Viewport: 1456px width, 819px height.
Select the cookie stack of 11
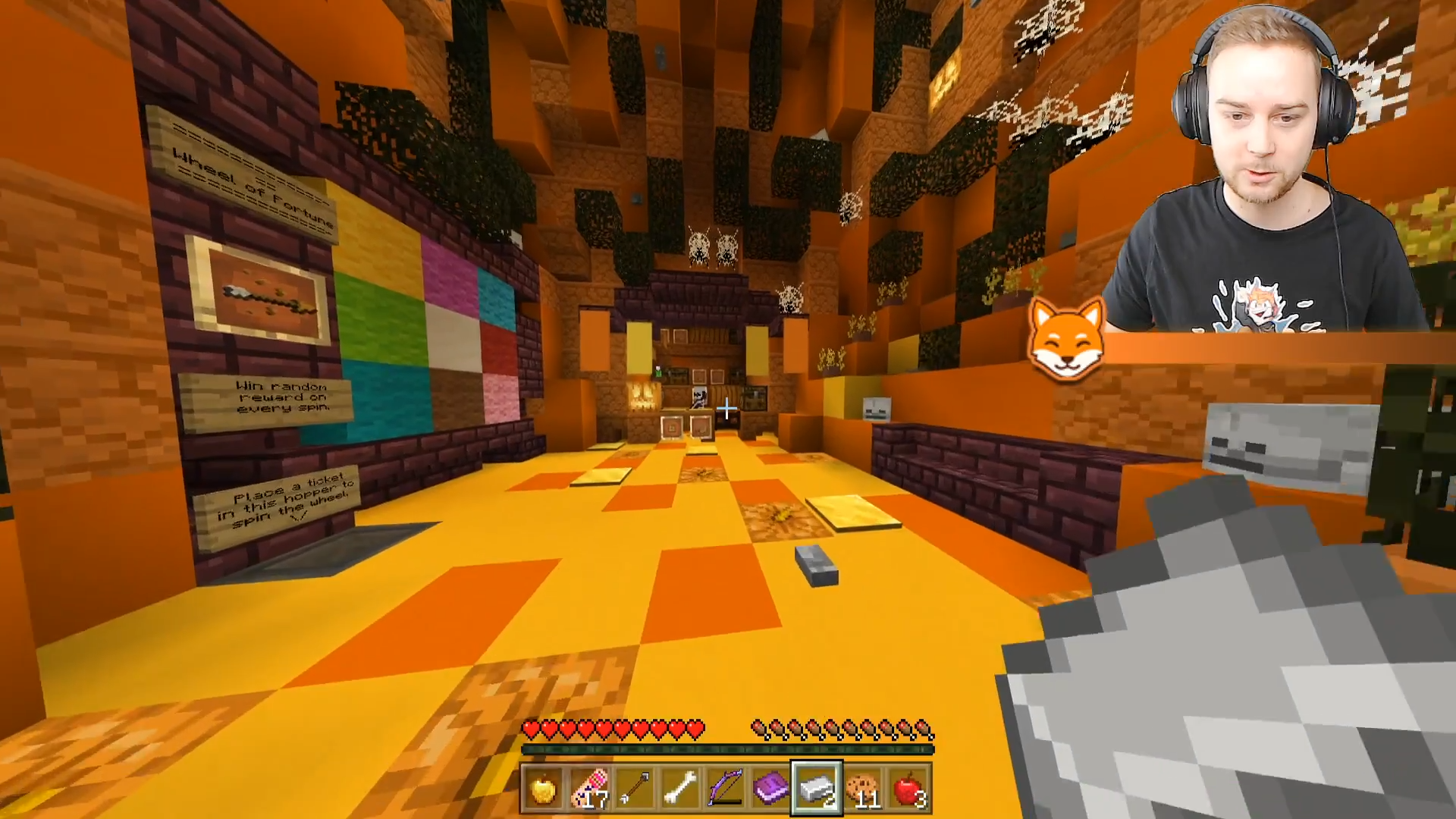pyautogui.click(x=862, y=789)
